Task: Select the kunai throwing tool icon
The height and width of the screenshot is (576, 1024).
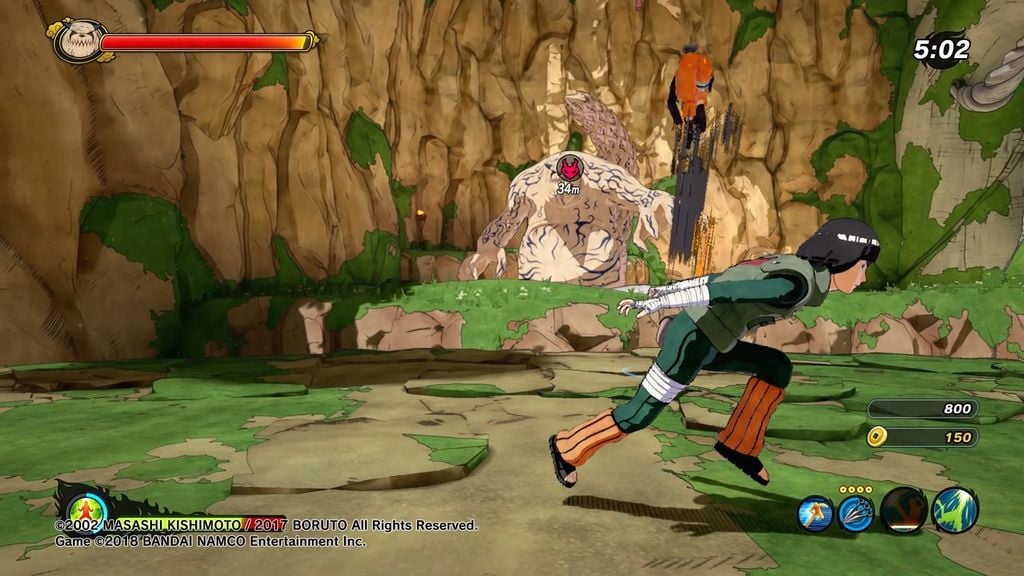Action: (x=856, y=513)
